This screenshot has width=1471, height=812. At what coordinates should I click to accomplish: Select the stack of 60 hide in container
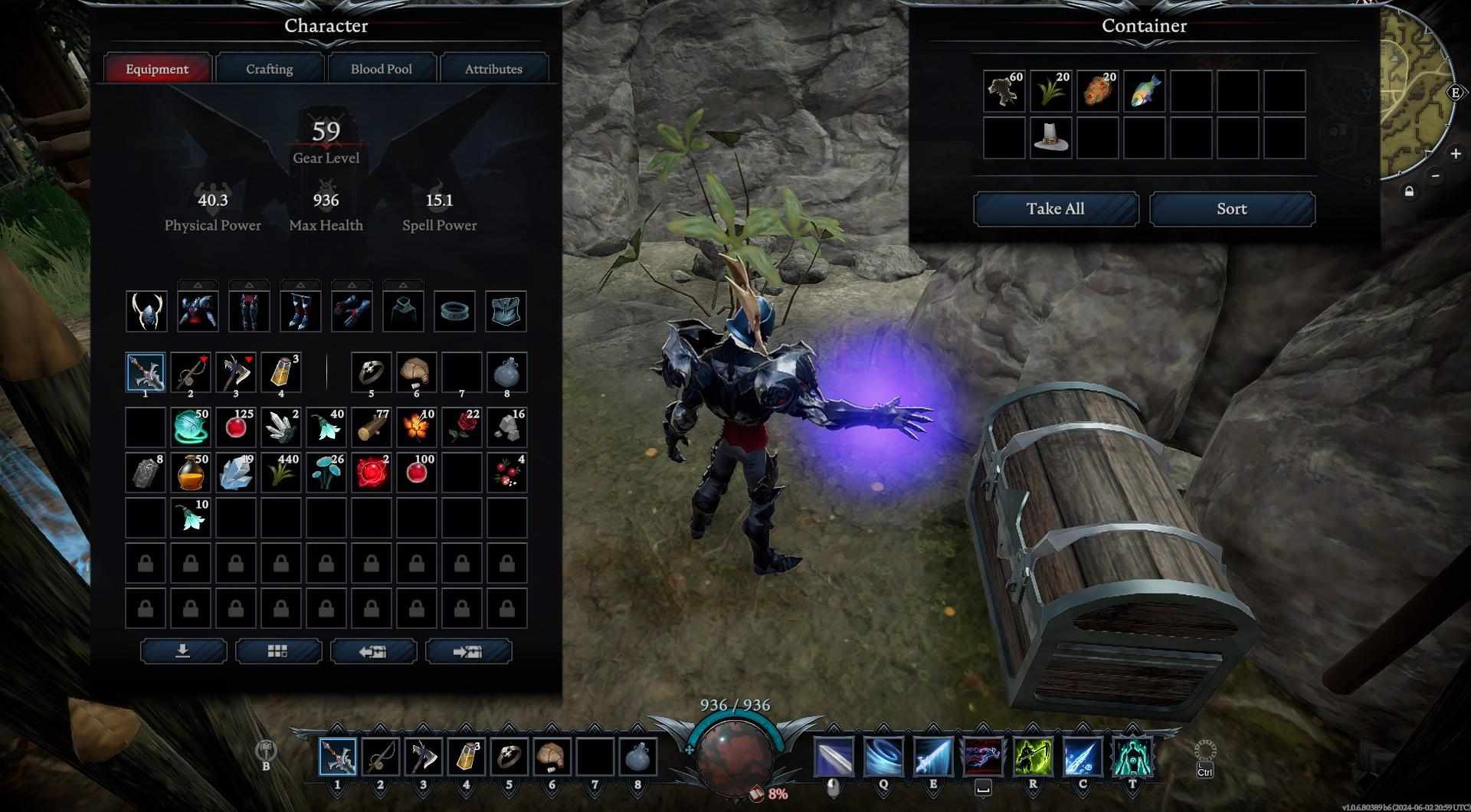pos(1004,91)
